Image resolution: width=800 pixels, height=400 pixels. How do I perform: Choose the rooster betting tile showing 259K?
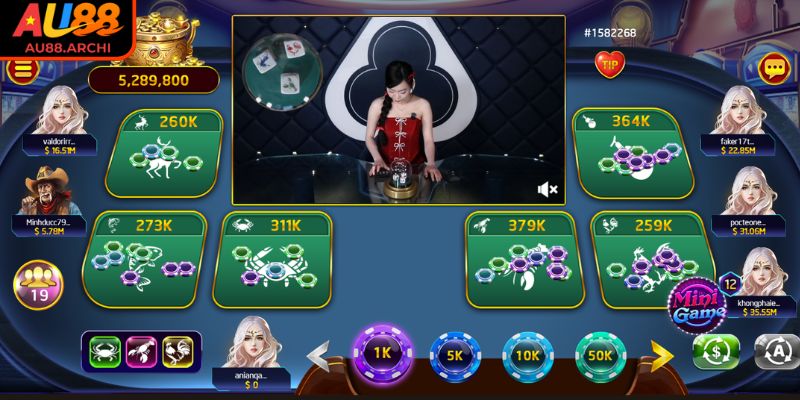642,260
